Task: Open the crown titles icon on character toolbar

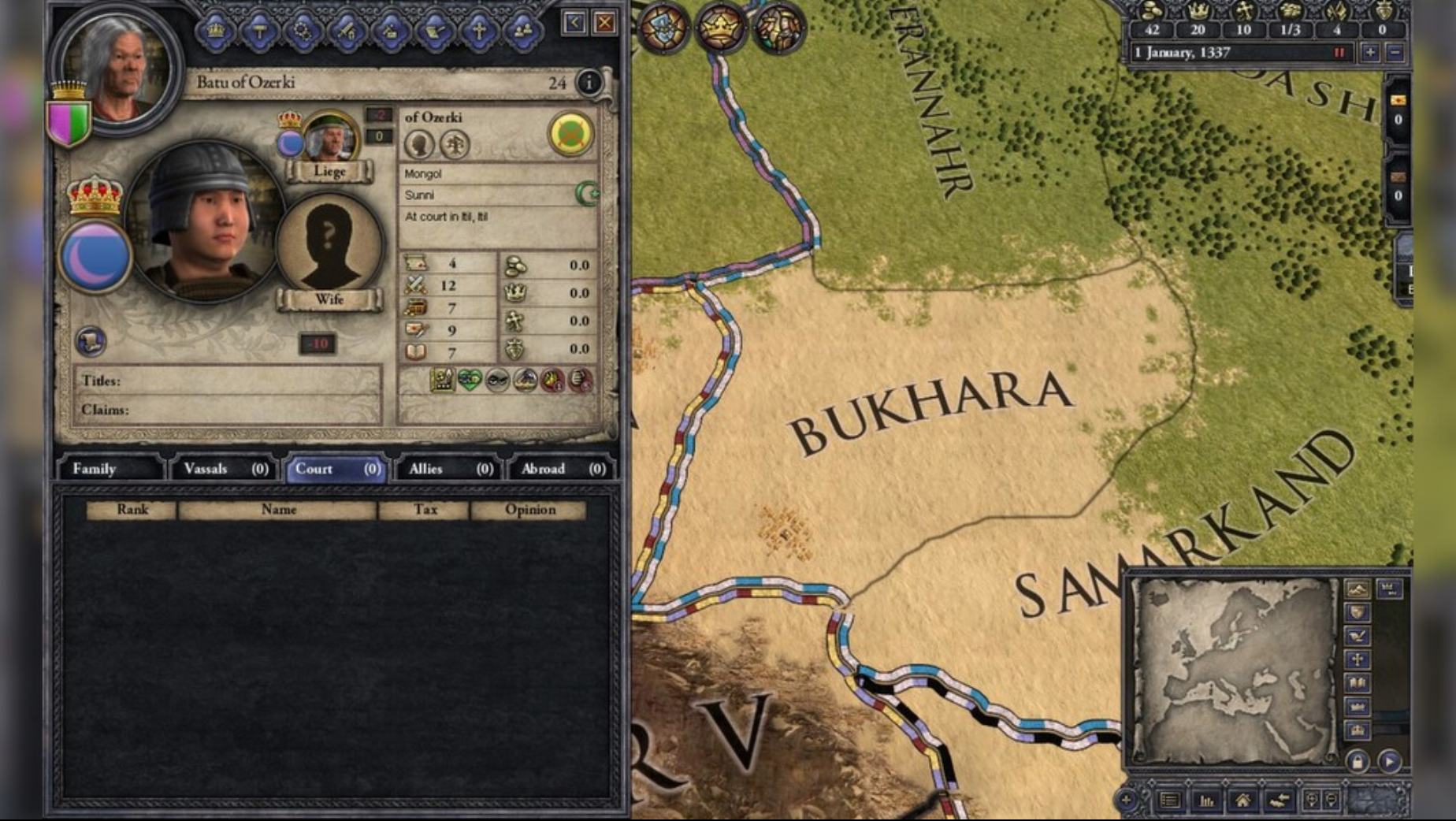Action: (x=216, y=28)
